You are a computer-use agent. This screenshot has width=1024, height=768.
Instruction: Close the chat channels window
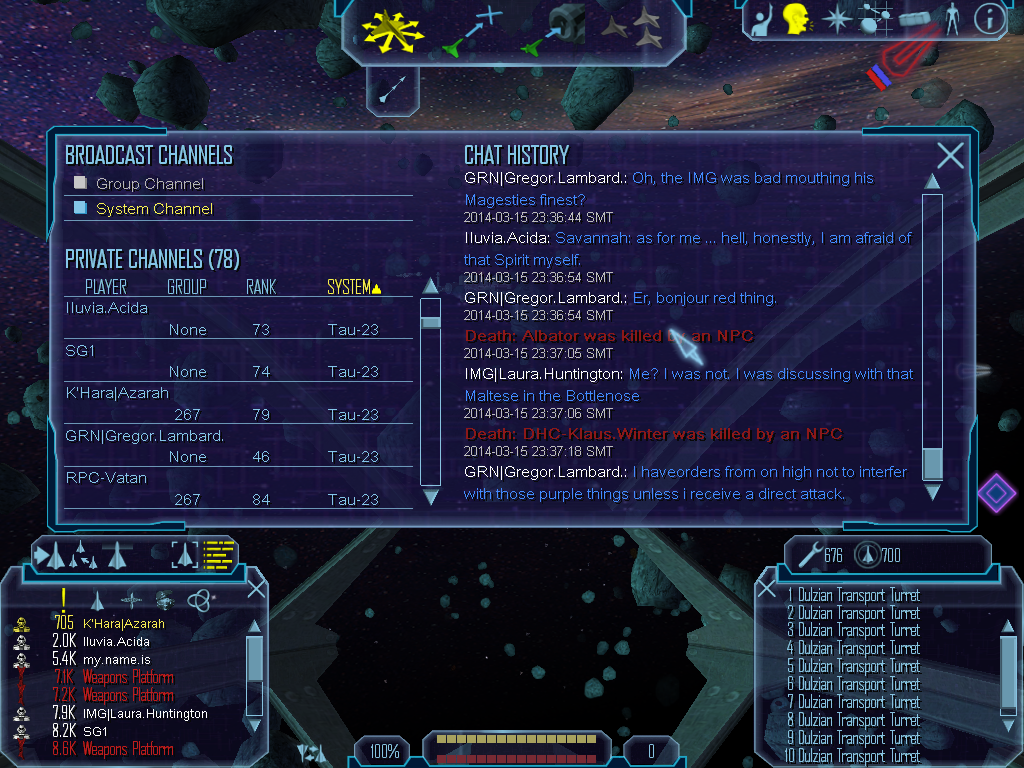click(950, 155)
